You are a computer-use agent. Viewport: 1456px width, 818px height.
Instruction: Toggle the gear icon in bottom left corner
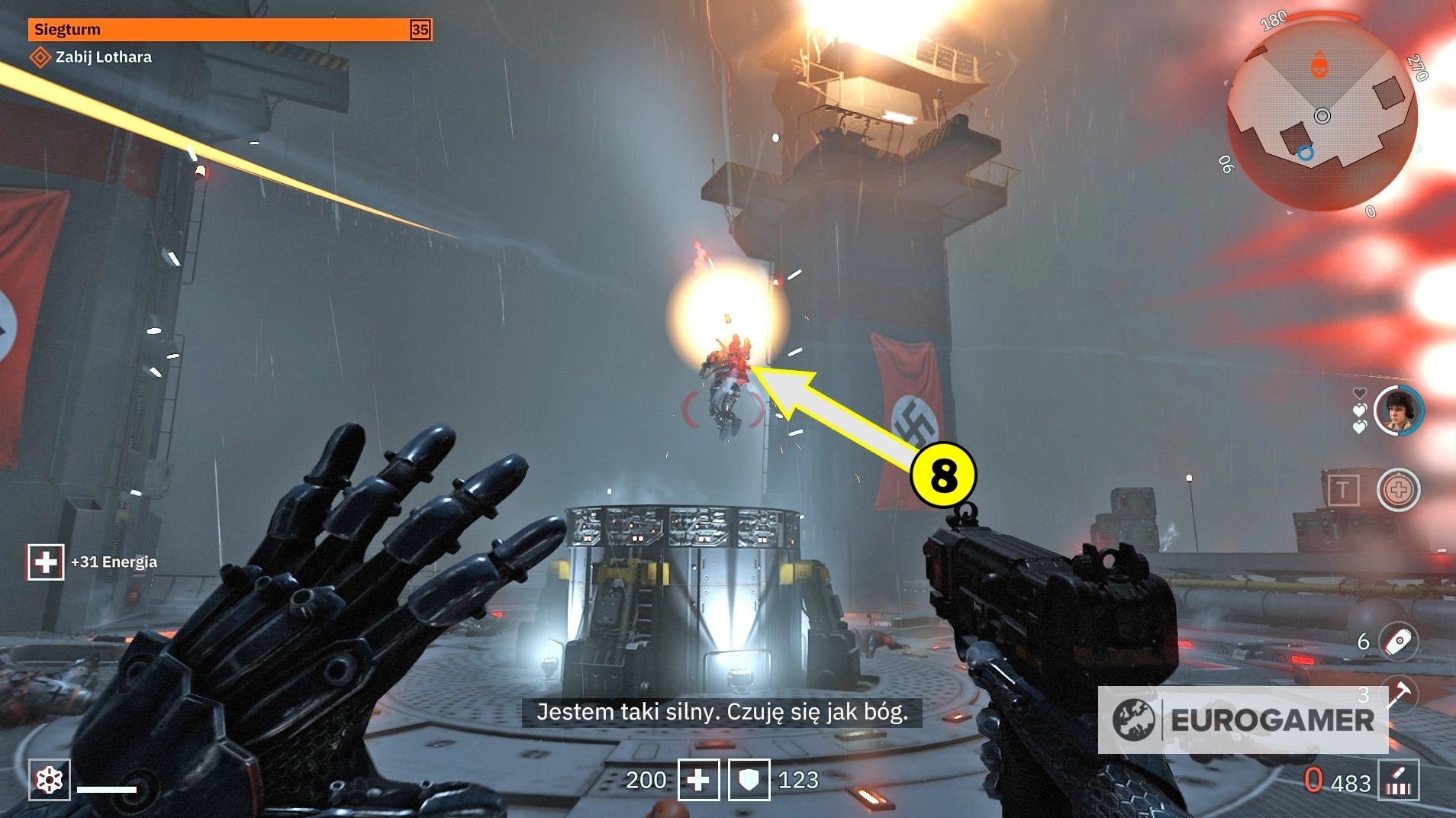pyautogui.click(x=49, y=780)
